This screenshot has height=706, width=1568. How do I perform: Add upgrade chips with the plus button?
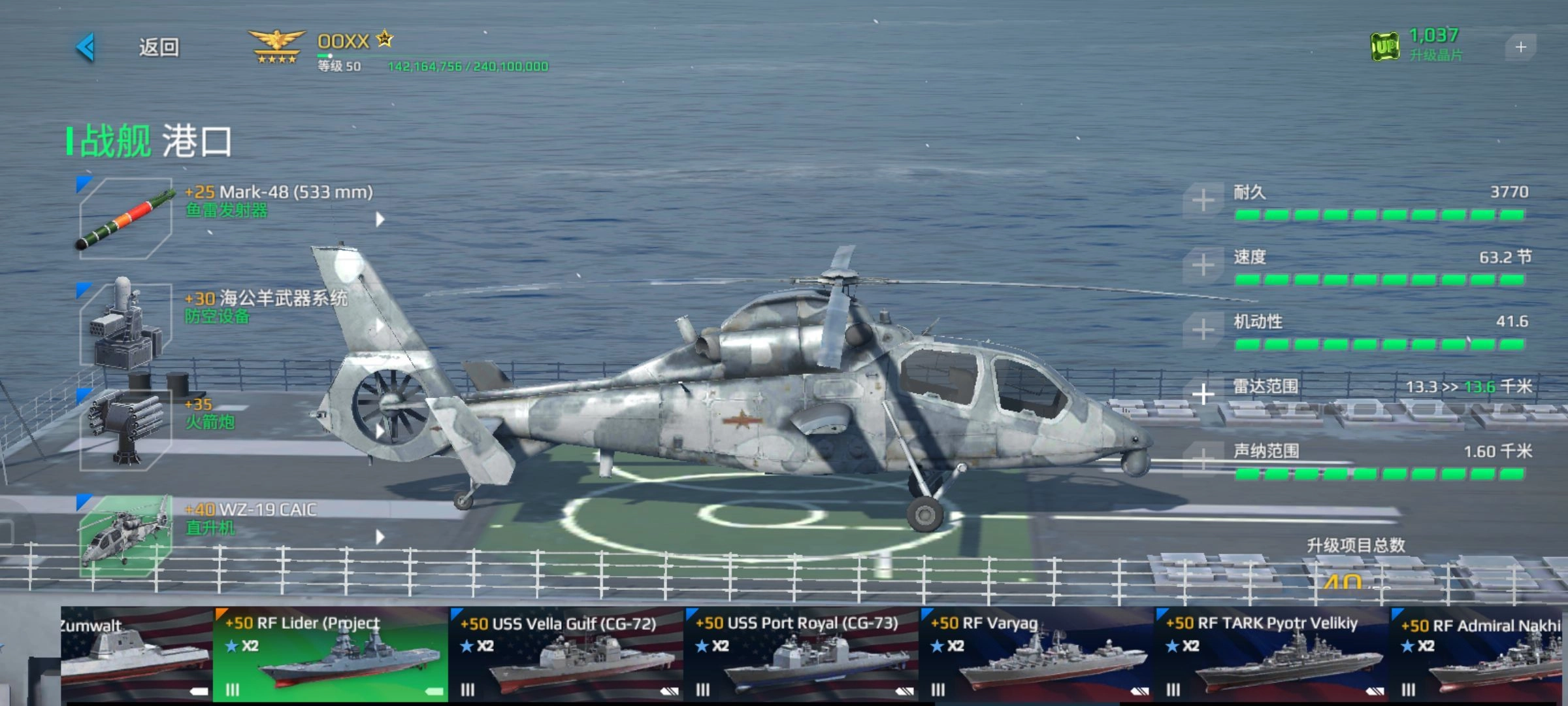coord(1520,47)
